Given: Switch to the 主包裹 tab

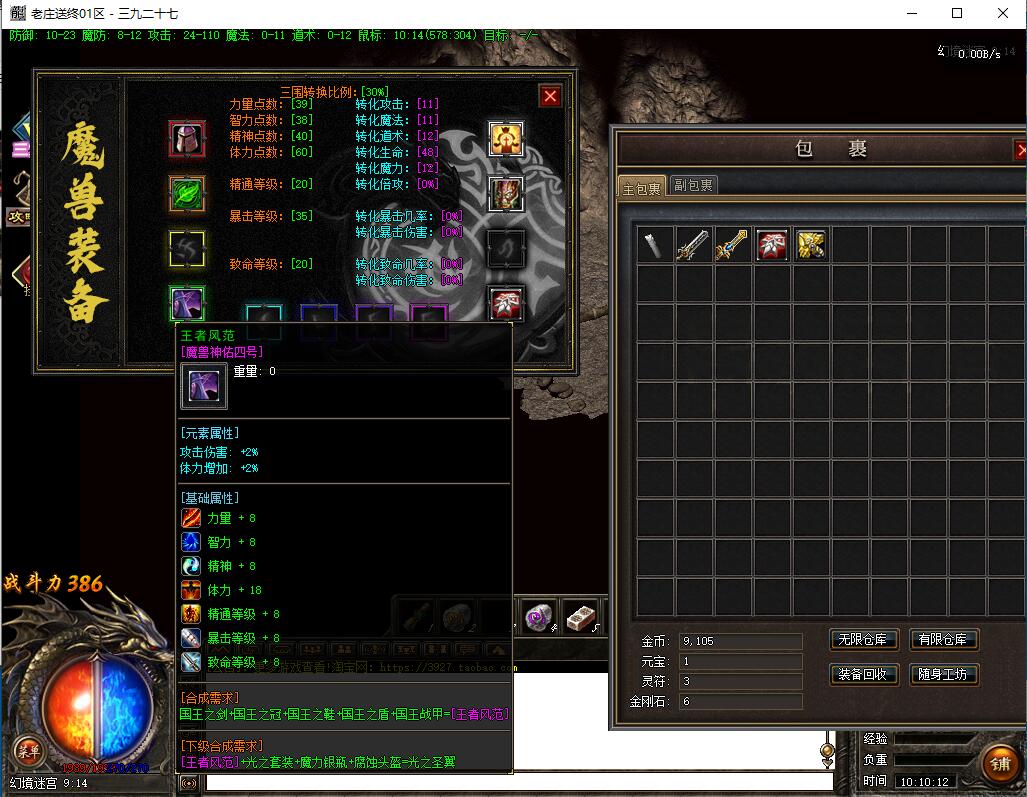Looking at the screenshot, I should pyautogui.click(x=641, y=187).
